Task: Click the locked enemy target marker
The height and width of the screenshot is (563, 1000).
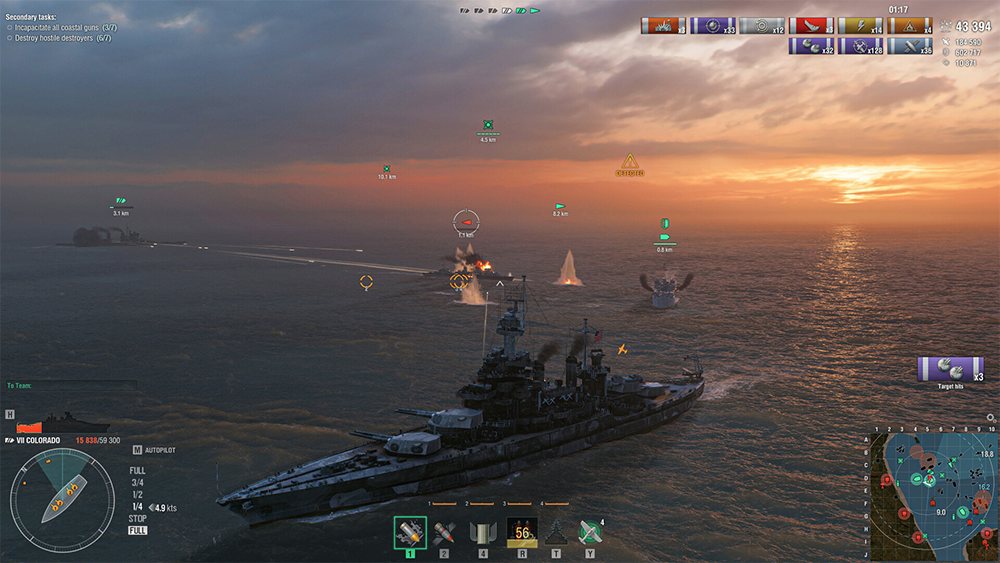Action: [466, 221]
